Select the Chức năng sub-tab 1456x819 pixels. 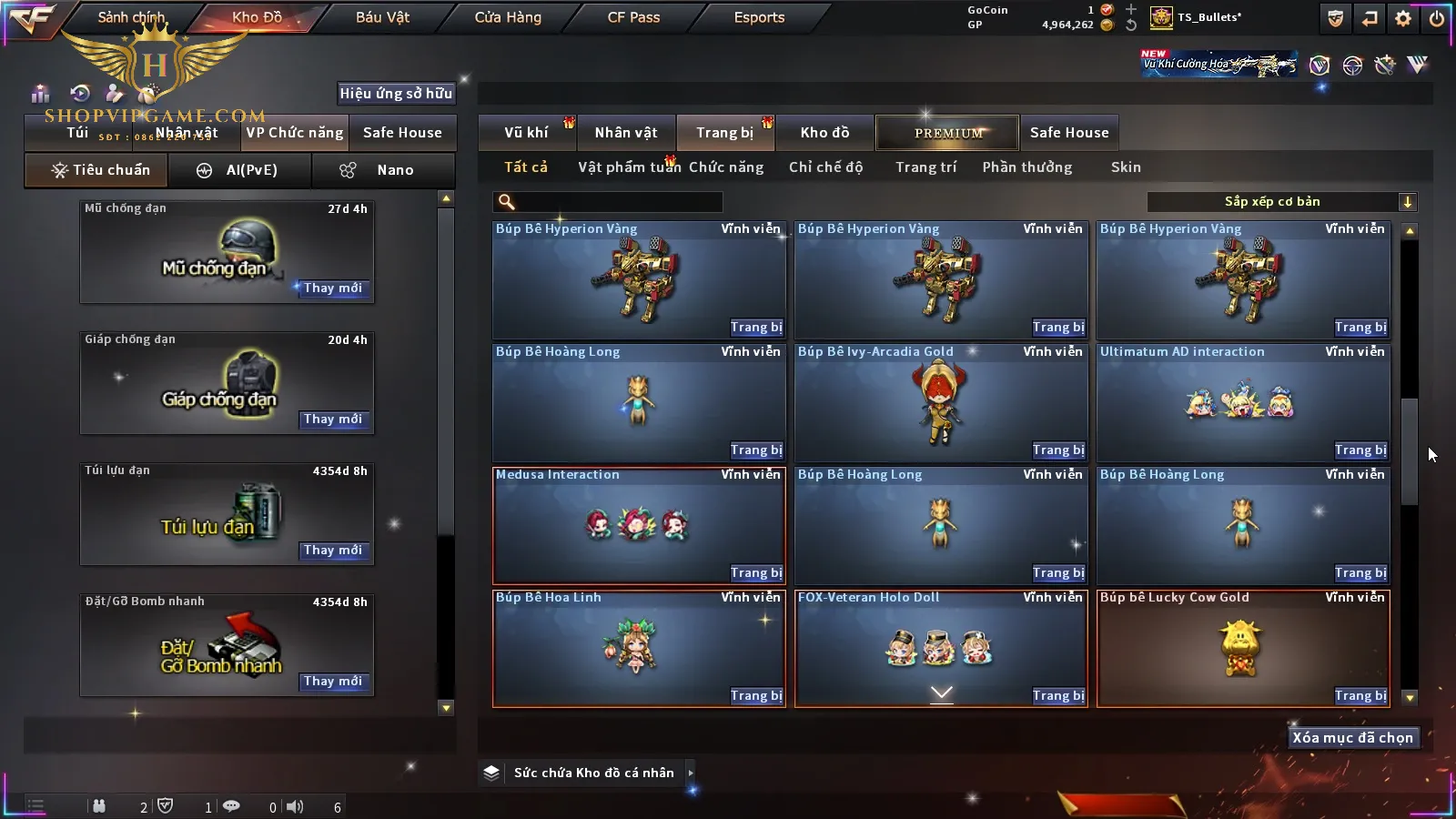tap(726, 167)
